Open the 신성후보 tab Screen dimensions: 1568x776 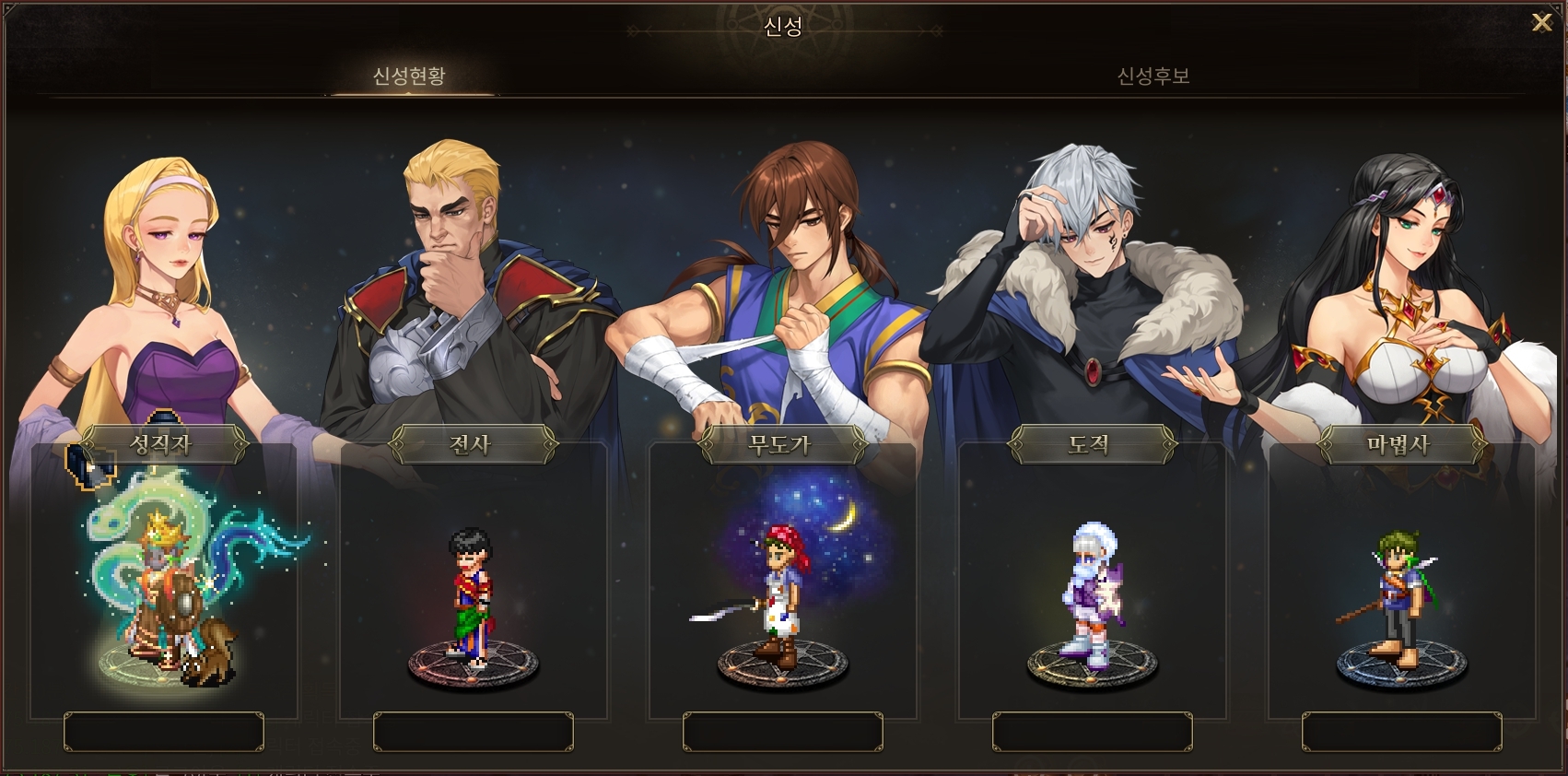tap(1153, 76)
